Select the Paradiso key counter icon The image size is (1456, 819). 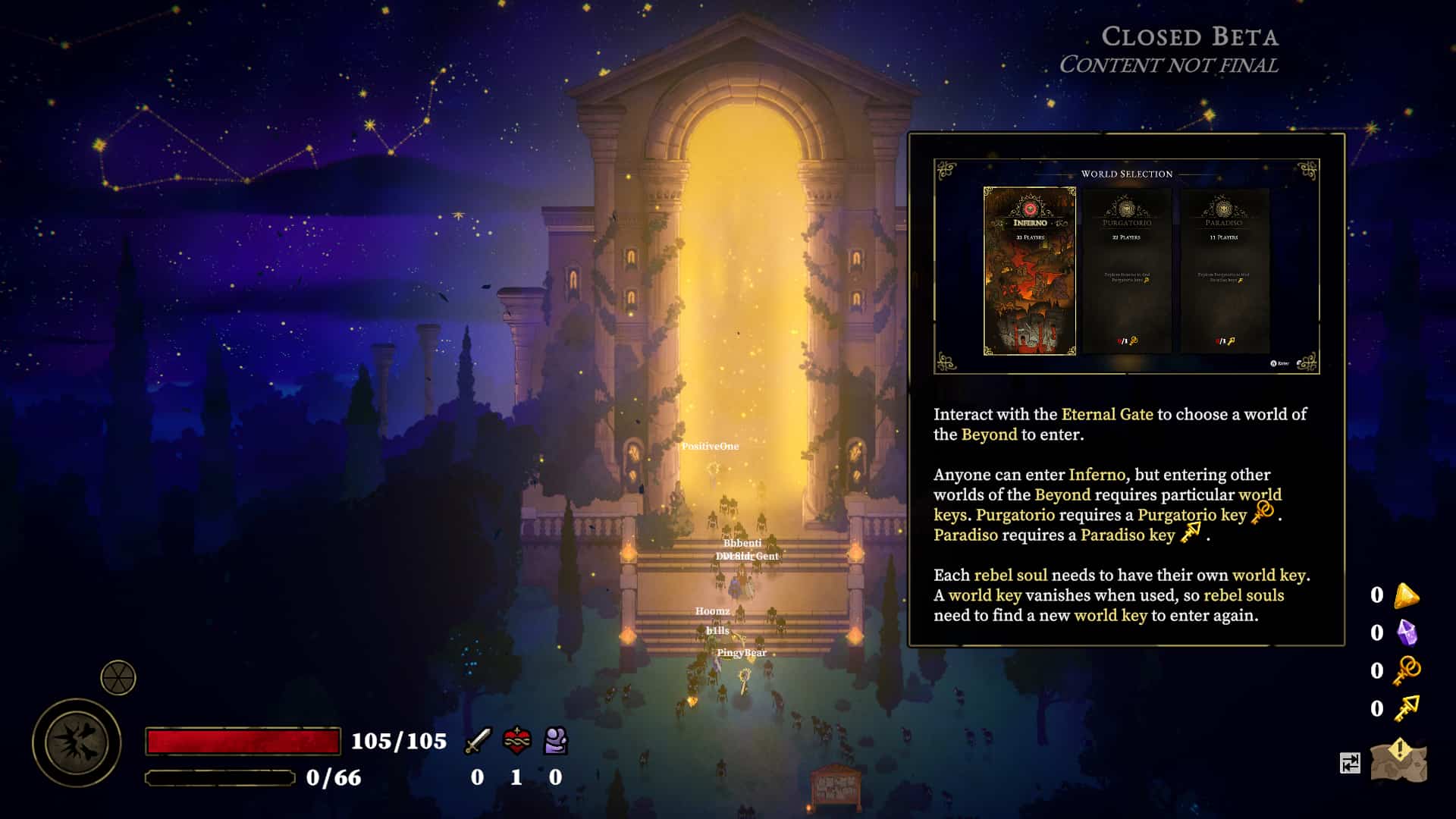coord(1407,708)
